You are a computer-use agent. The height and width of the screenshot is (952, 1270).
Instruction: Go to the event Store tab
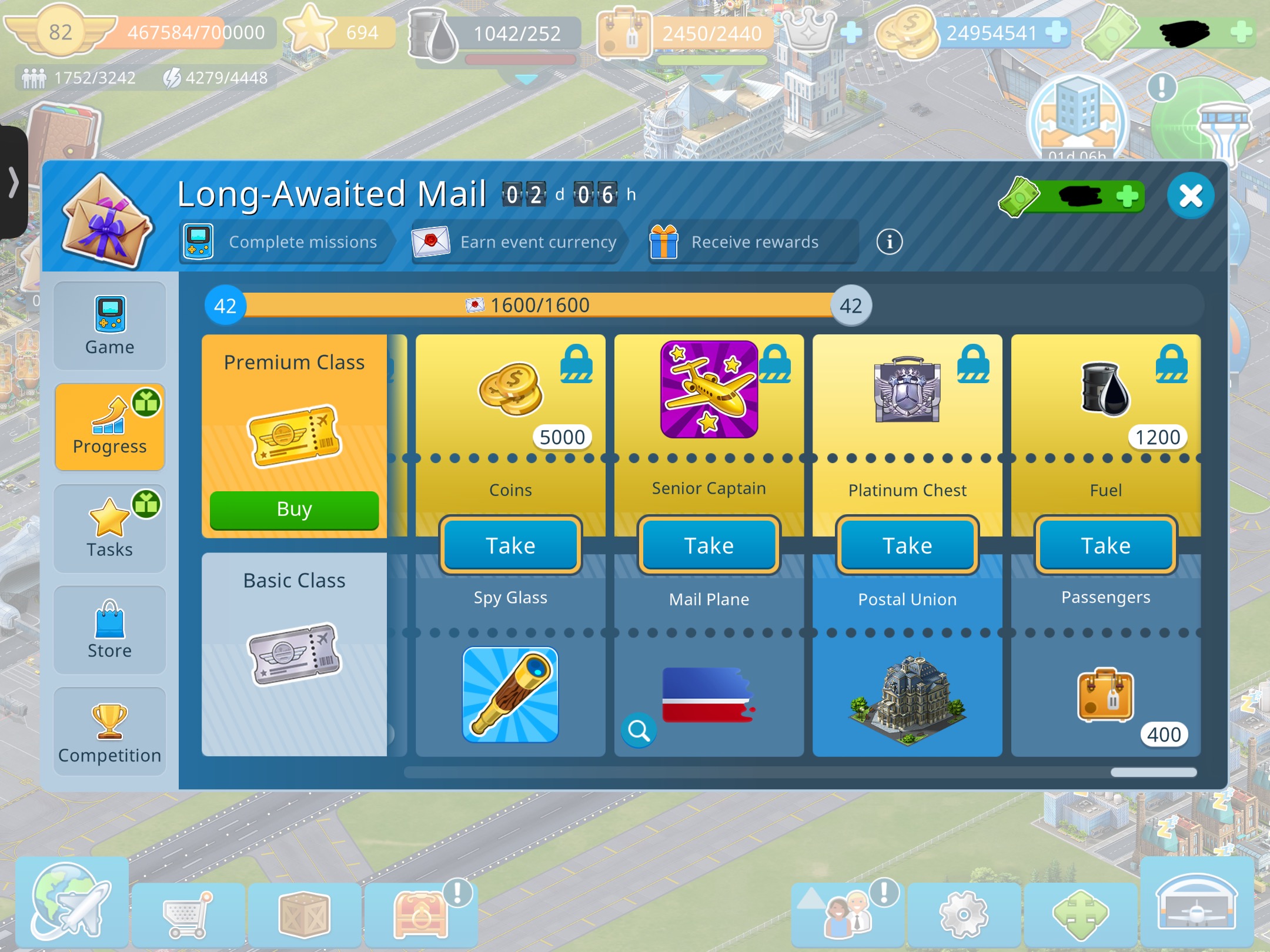pyautogui.click(x=109, y=630)
